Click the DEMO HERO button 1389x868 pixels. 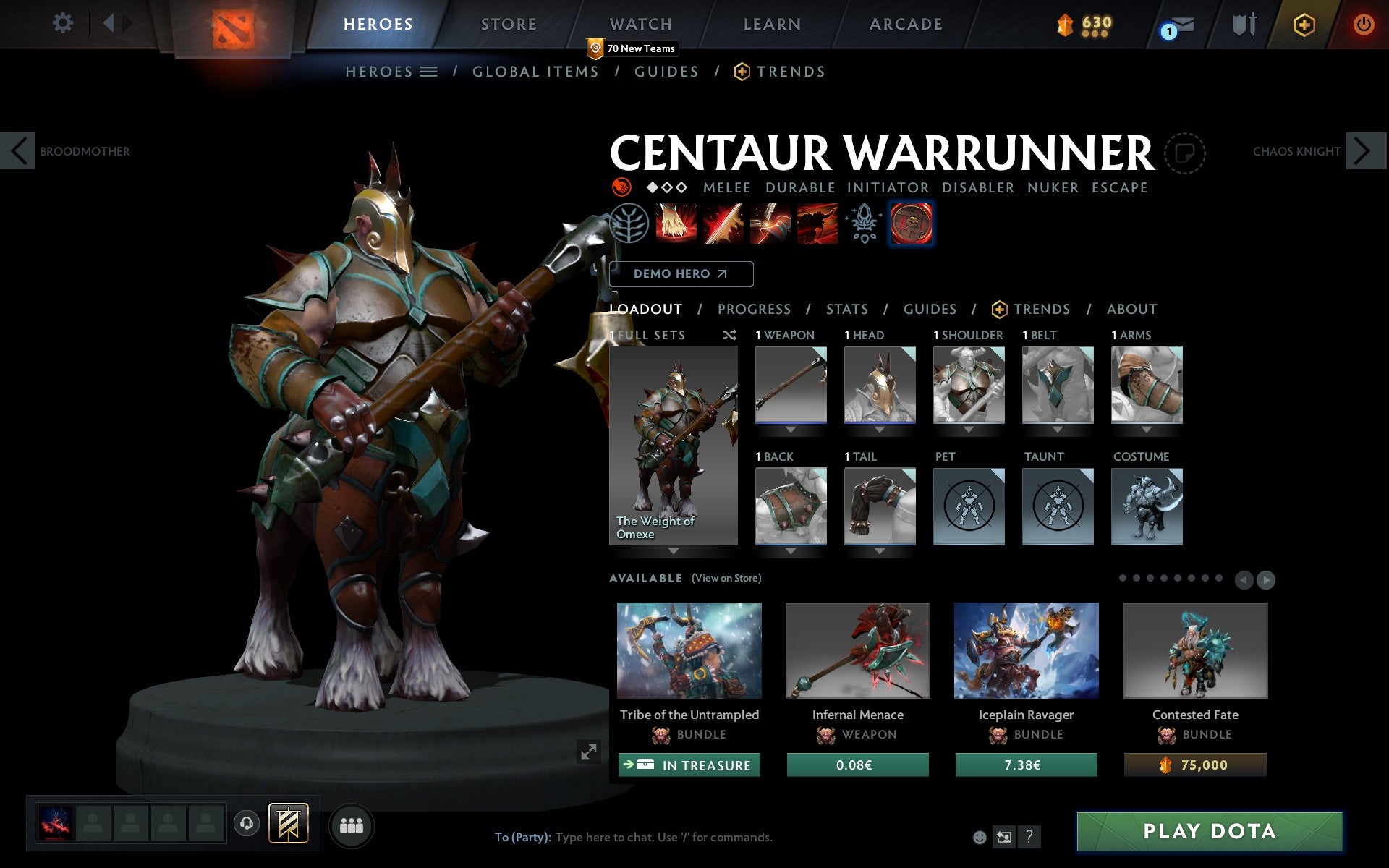click(681, 273)
